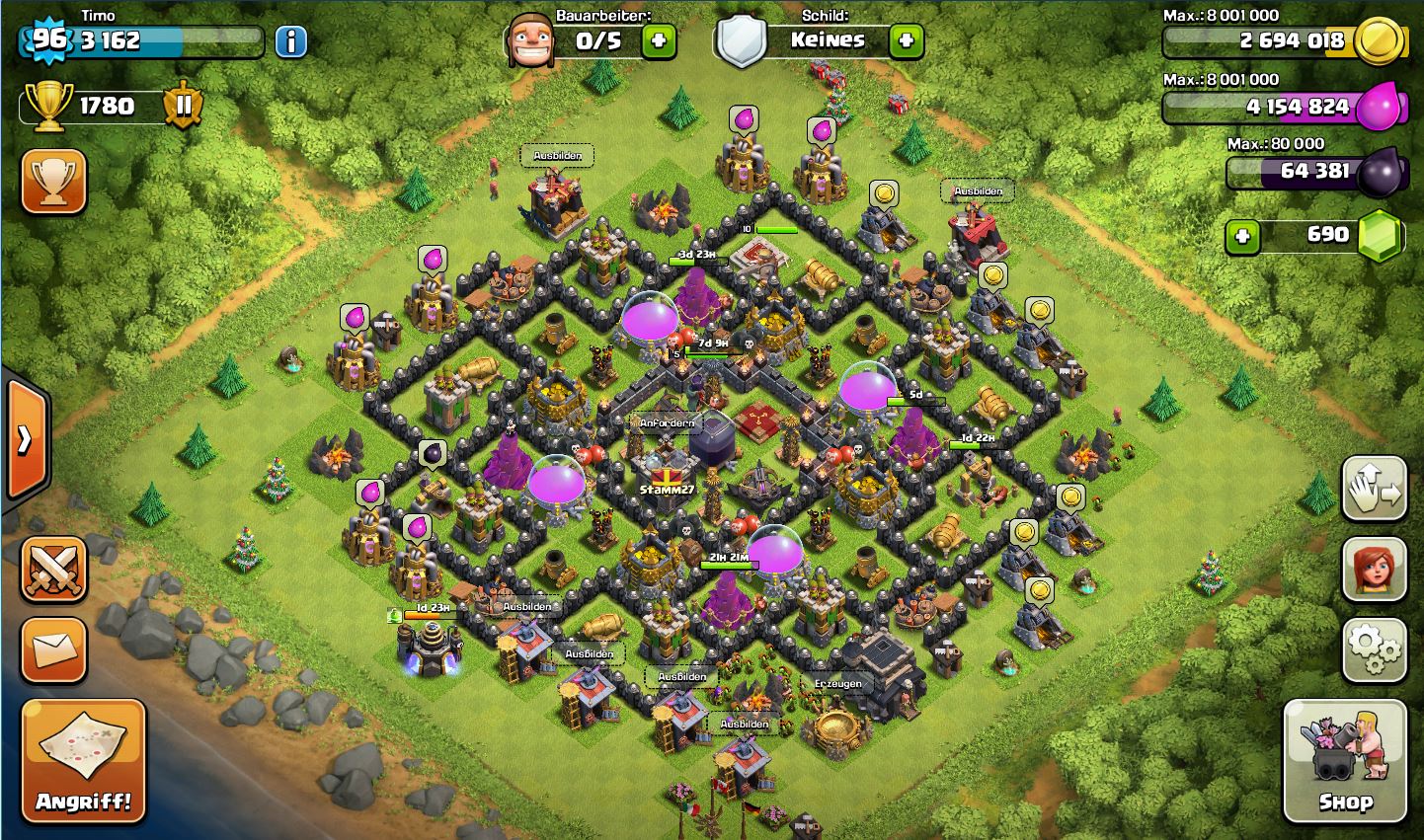
Task: Start an attack with the Angriff button
Action: 83,761
